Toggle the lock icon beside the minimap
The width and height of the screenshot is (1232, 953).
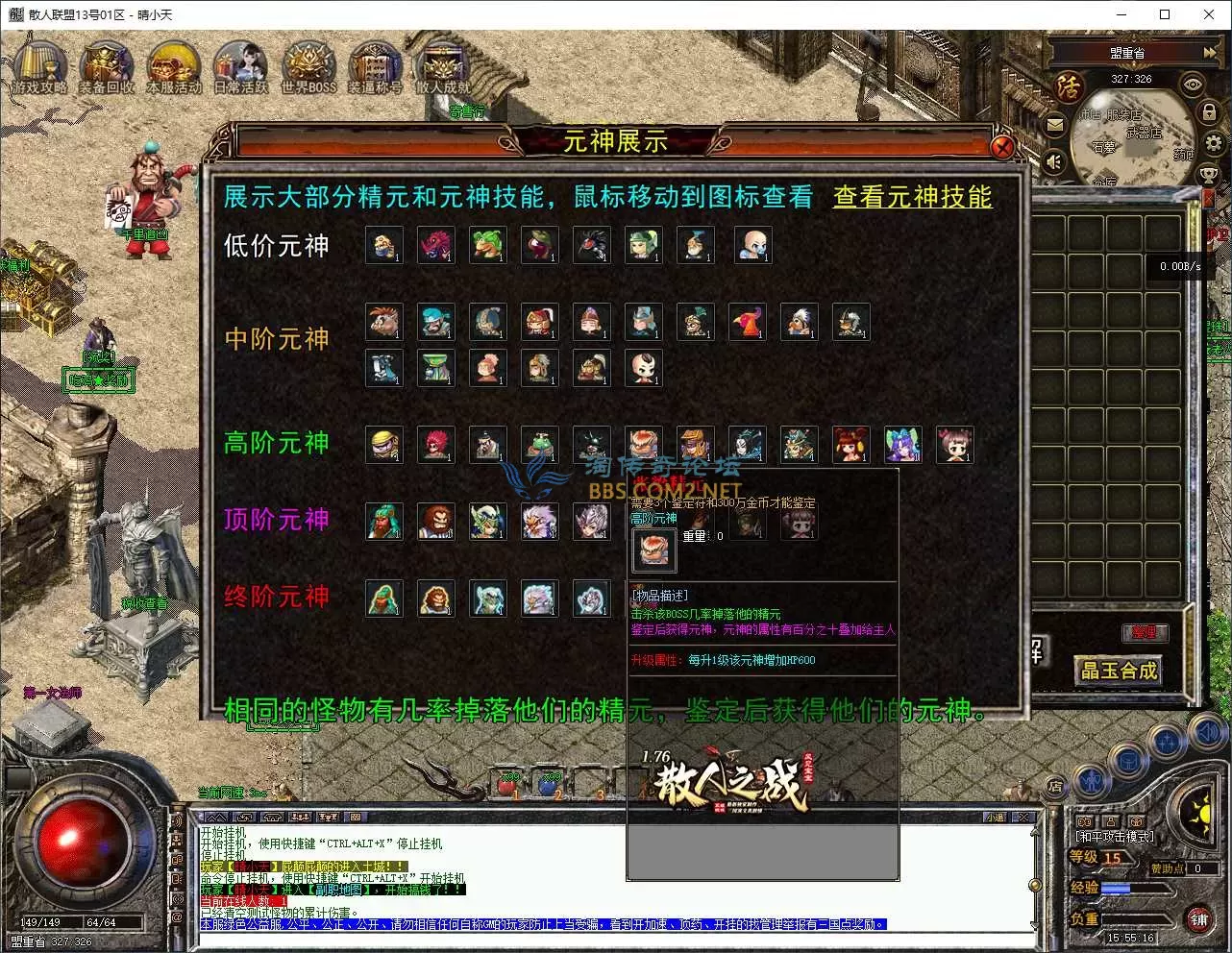coord(1208,111)
